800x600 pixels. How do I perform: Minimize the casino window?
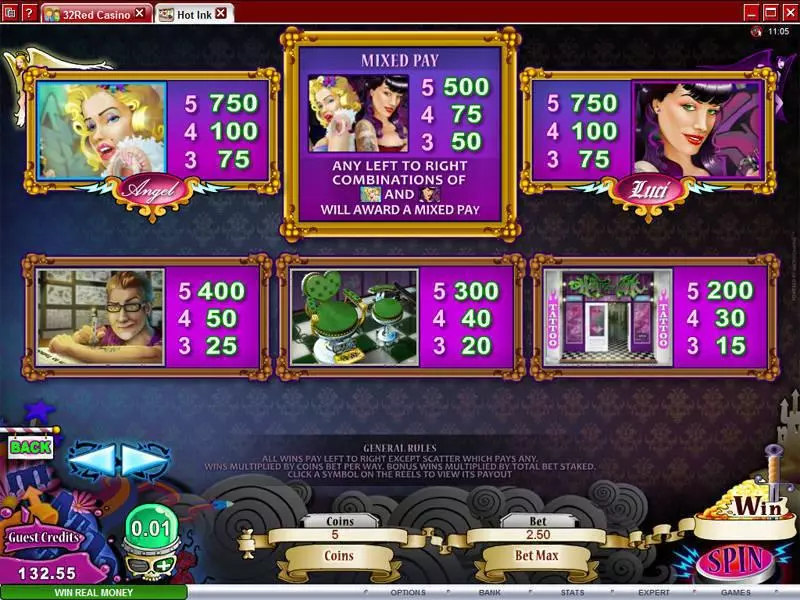(x=751, y=12)
